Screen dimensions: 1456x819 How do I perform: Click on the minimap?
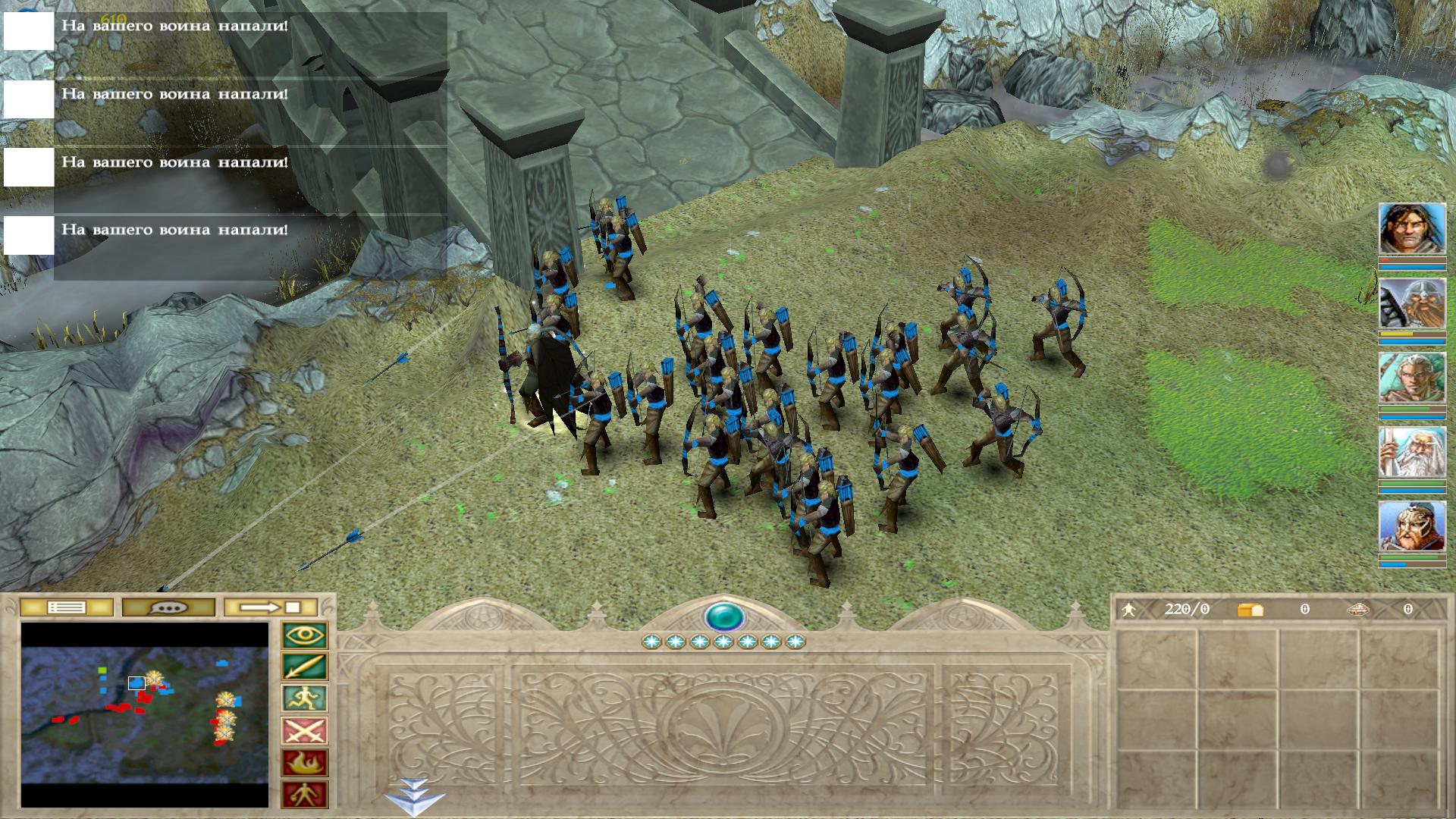145,714
